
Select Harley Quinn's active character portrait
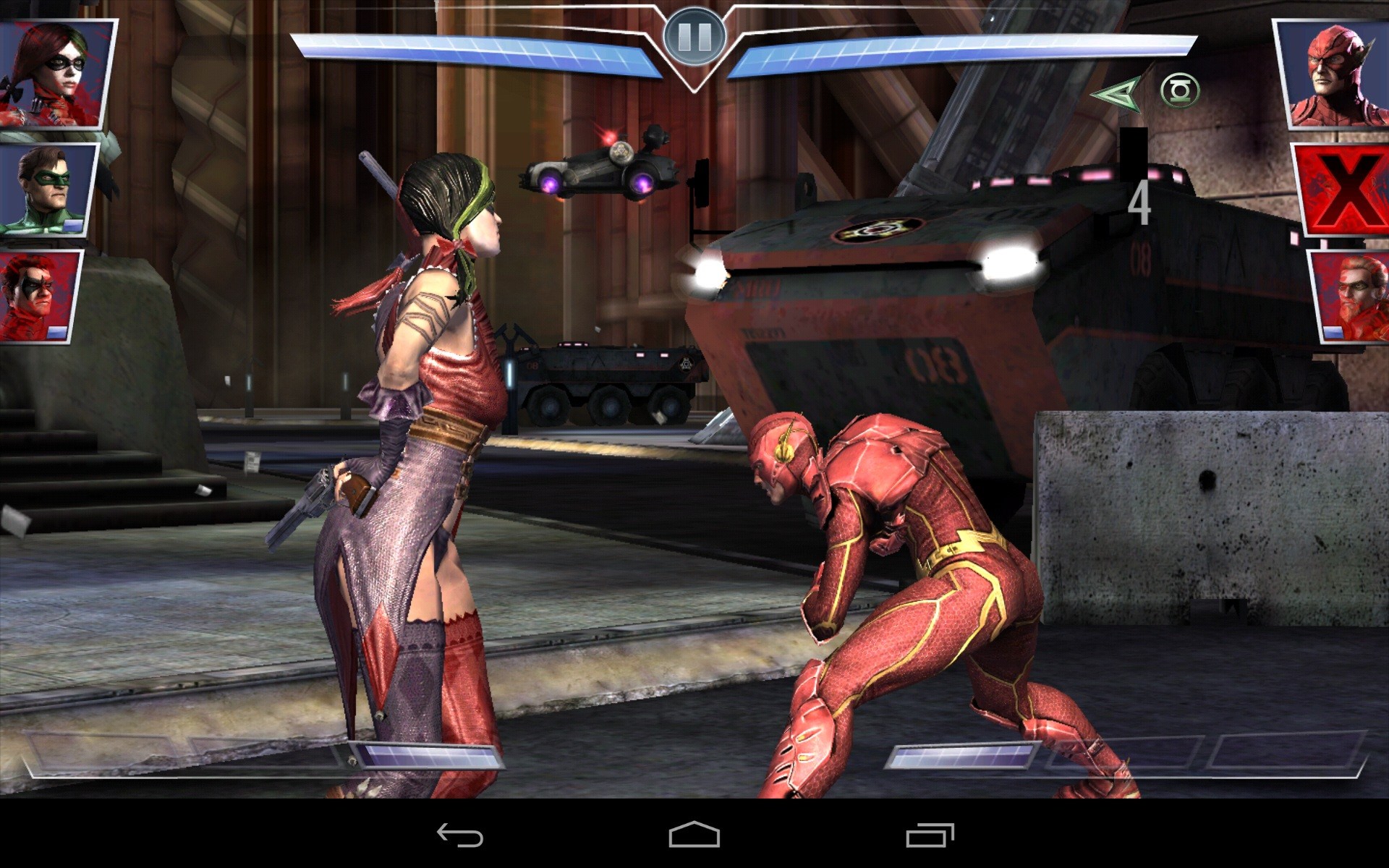pyautogui.click(x=56, y=74)
